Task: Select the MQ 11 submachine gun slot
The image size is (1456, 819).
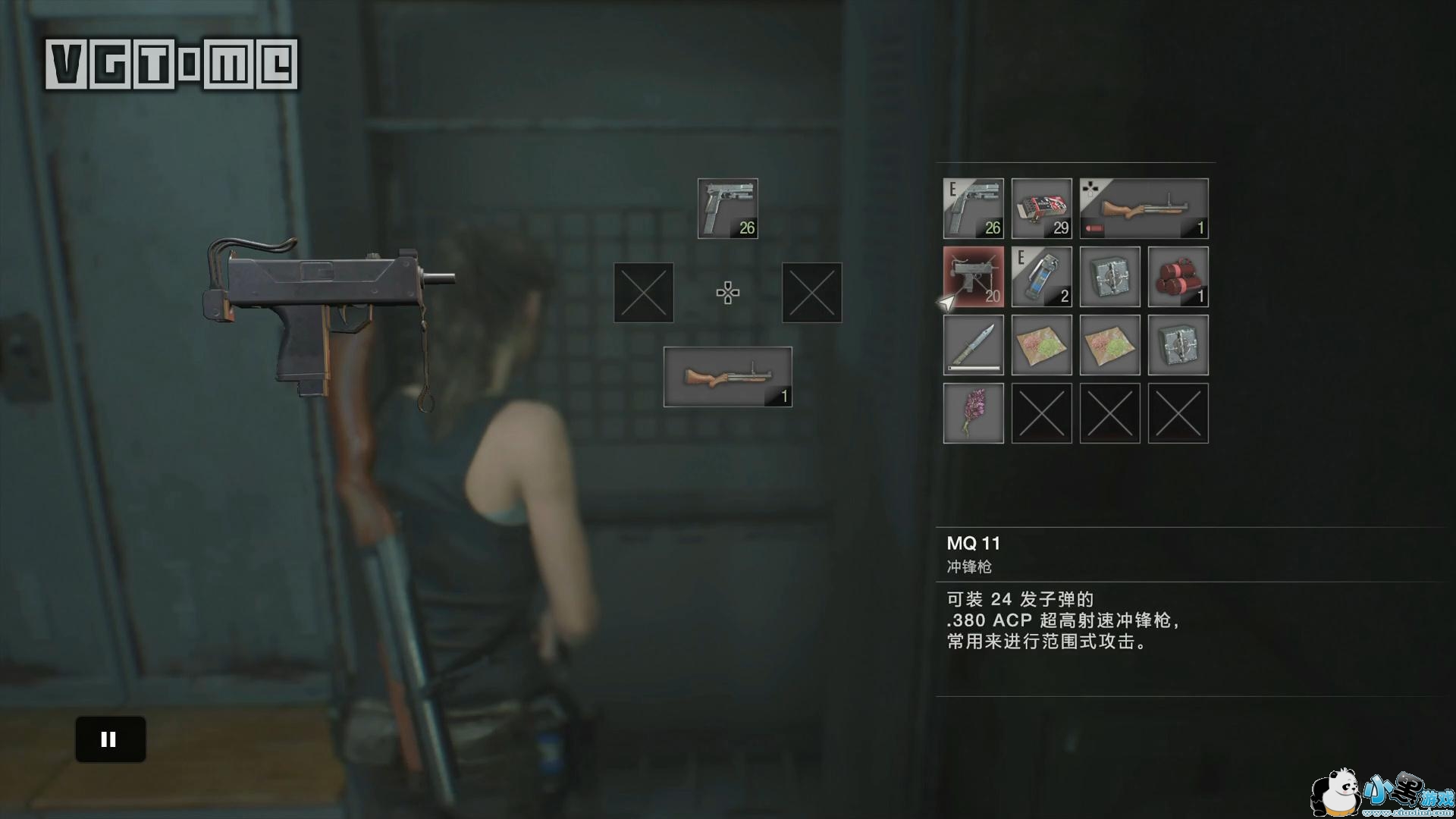Action: pyautogui.click(x=973, y=277)
